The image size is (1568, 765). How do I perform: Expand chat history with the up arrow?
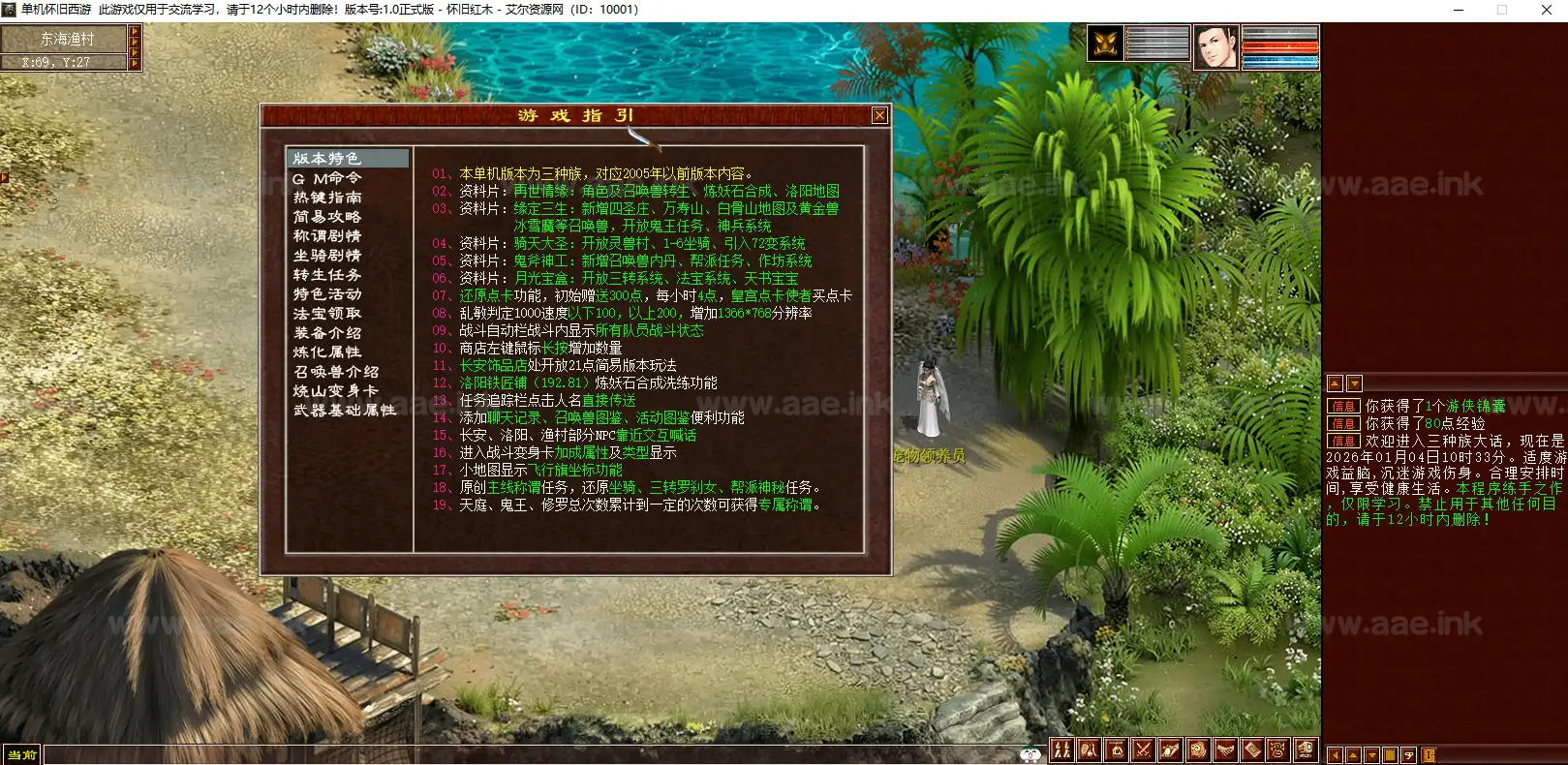pos(1335,382)
